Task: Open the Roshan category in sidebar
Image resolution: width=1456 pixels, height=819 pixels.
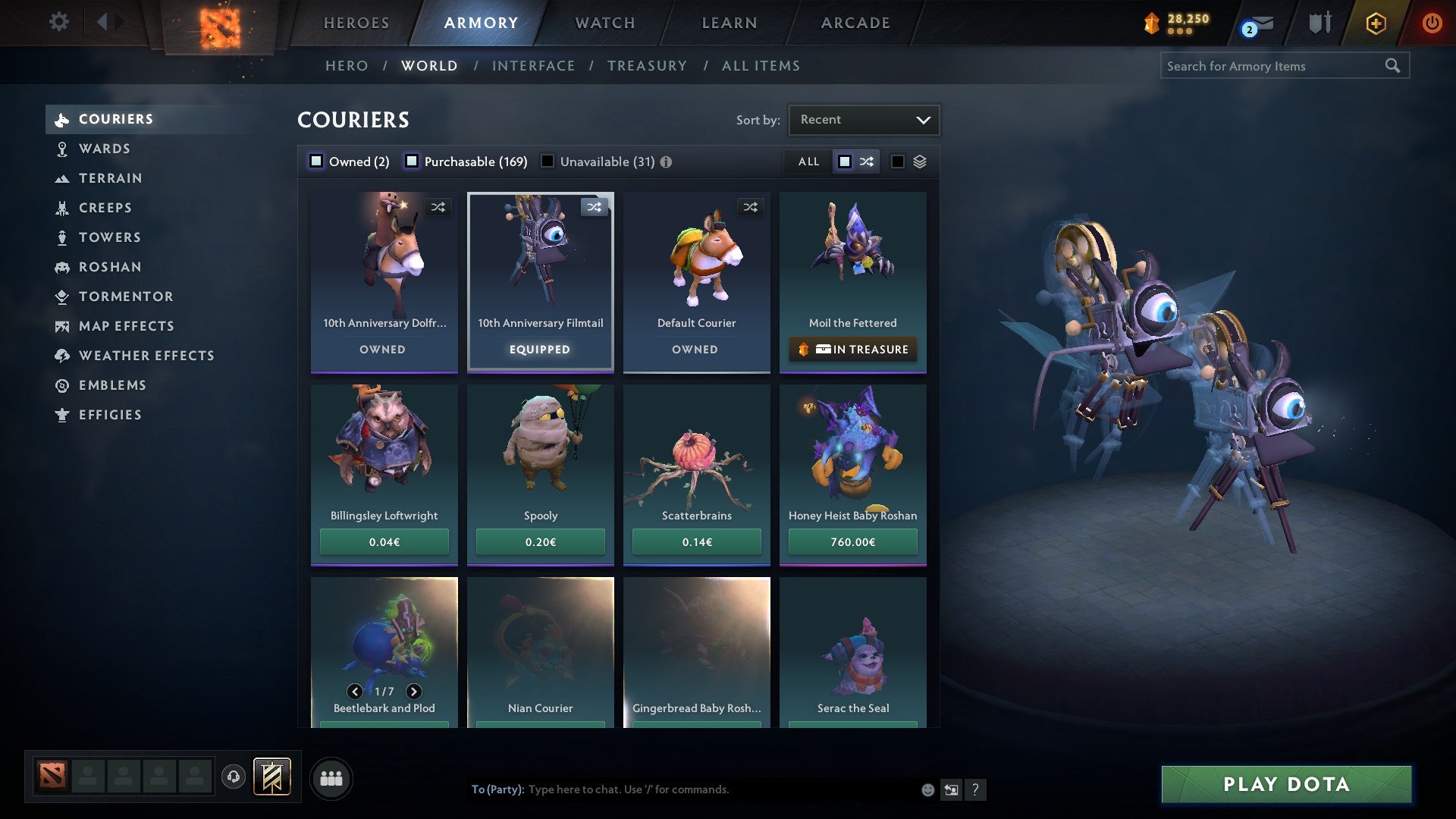Action: pos(111,267)
